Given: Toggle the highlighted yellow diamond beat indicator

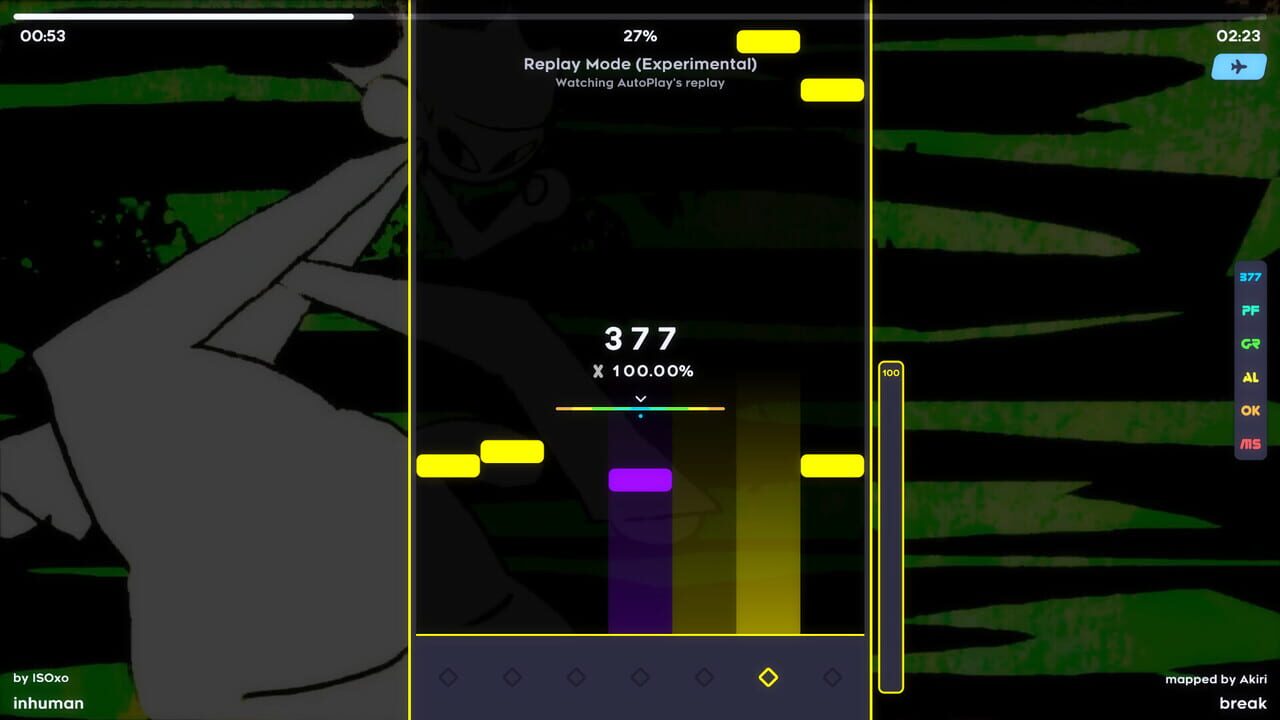Looking at the screenshot, I should point(768,677).
